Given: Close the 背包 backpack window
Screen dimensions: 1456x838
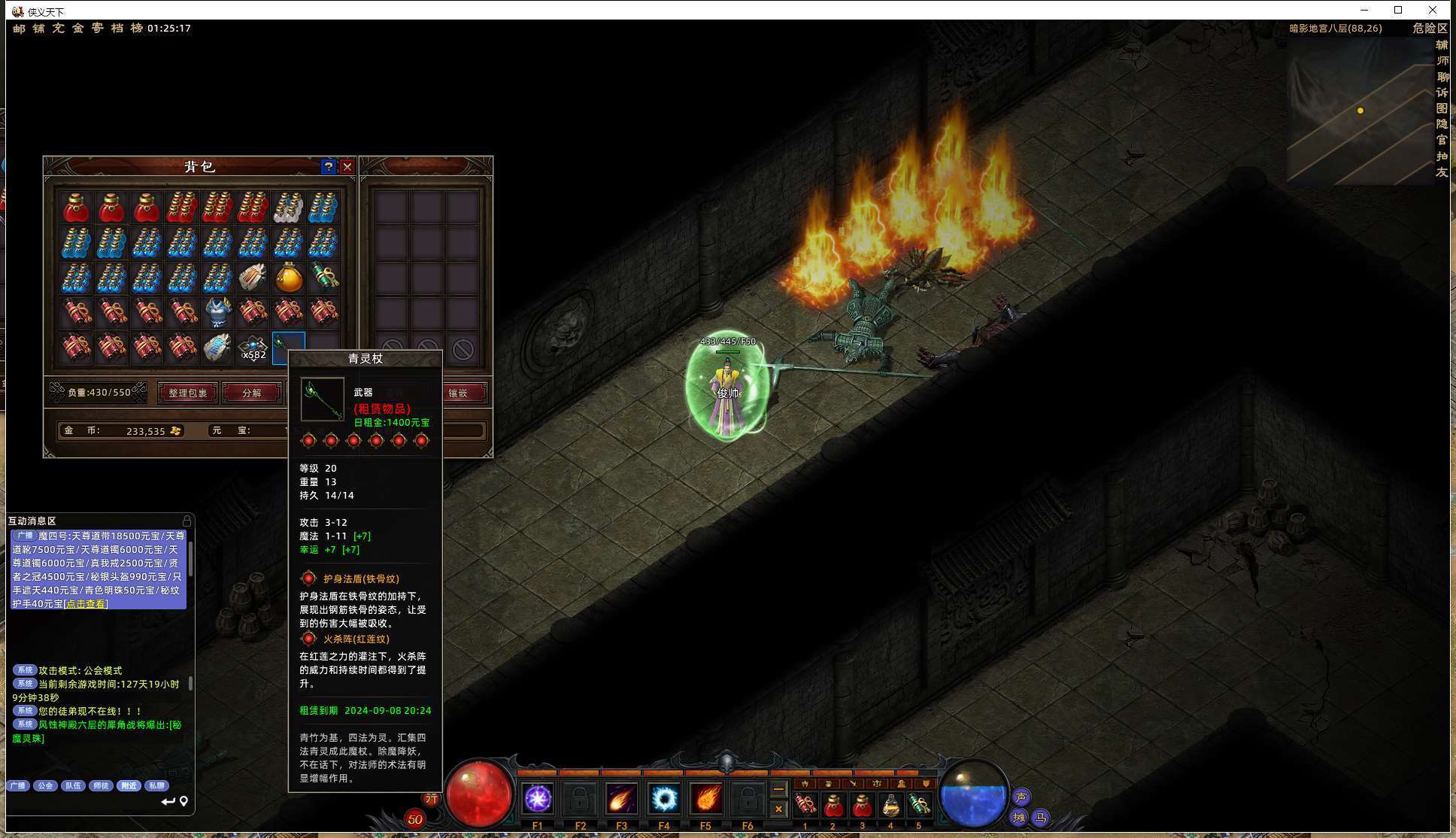Looking at the screenshot, I should 347,167.
